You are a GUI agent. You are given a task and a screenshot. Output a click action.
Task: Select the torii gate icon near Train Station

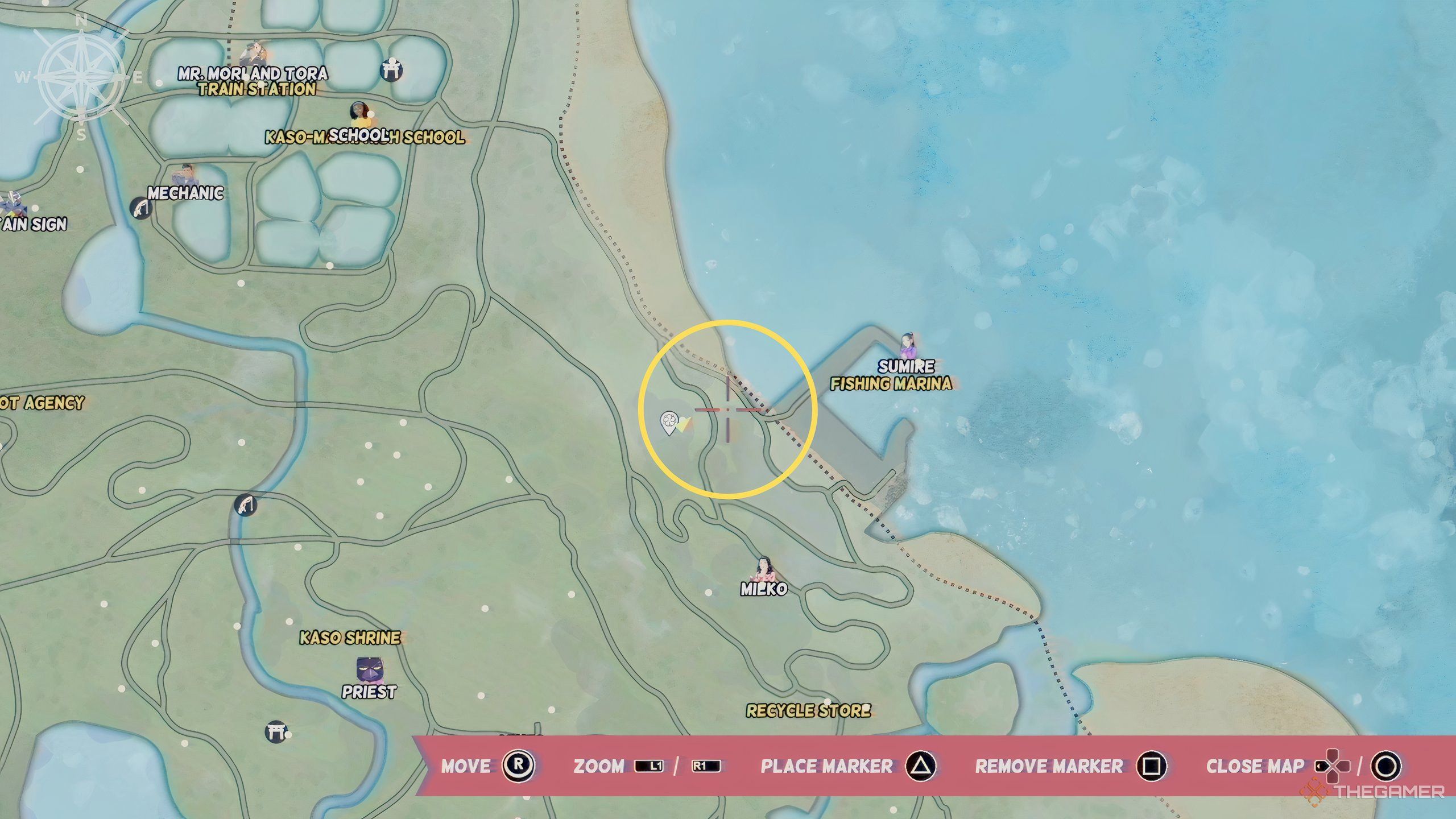pos(391,70)
